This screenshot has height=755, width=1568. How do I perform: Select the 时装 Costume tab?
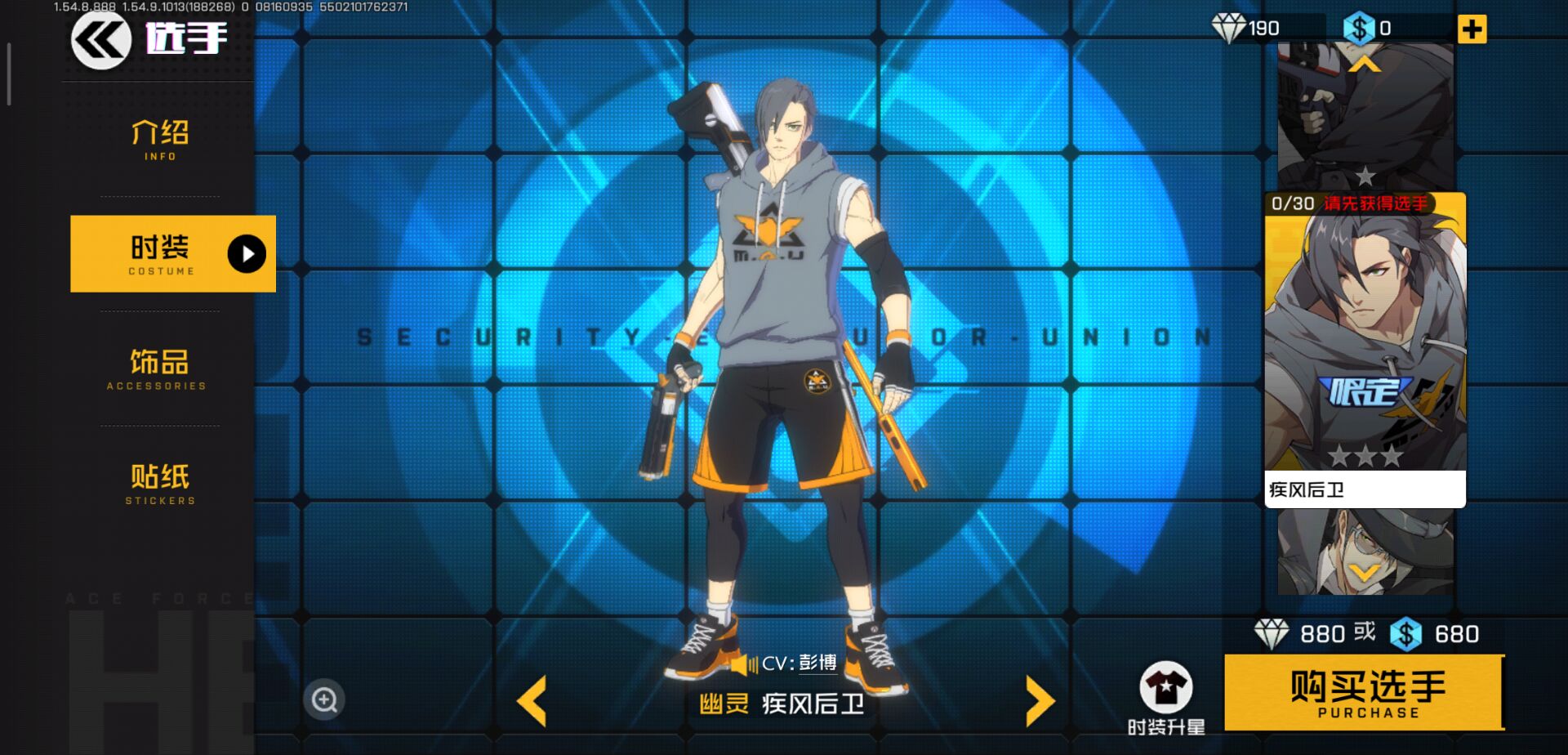172,254
